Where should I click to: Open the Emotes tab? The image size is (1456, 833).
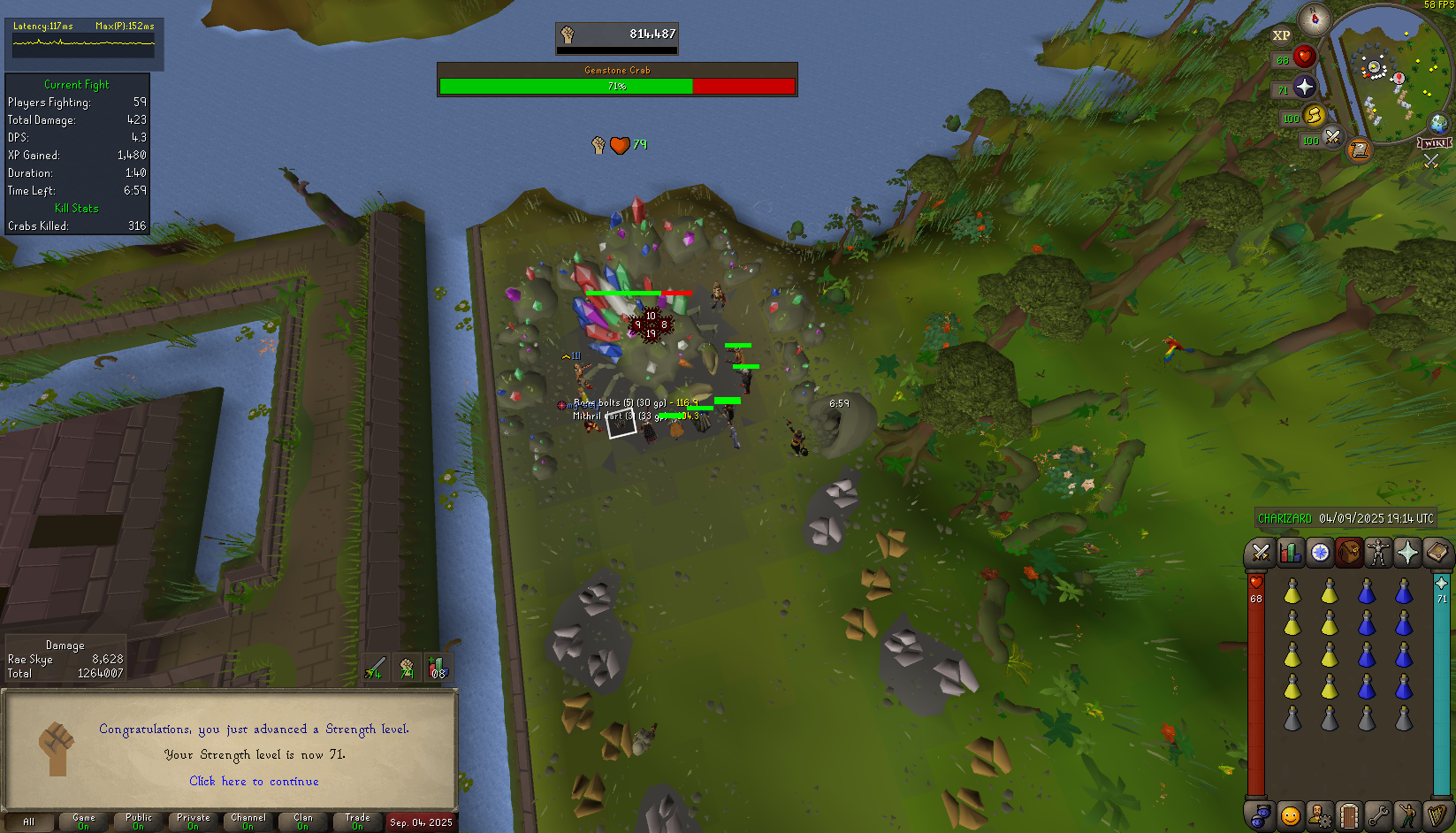pyautogui.click(x=1407, y=814)
